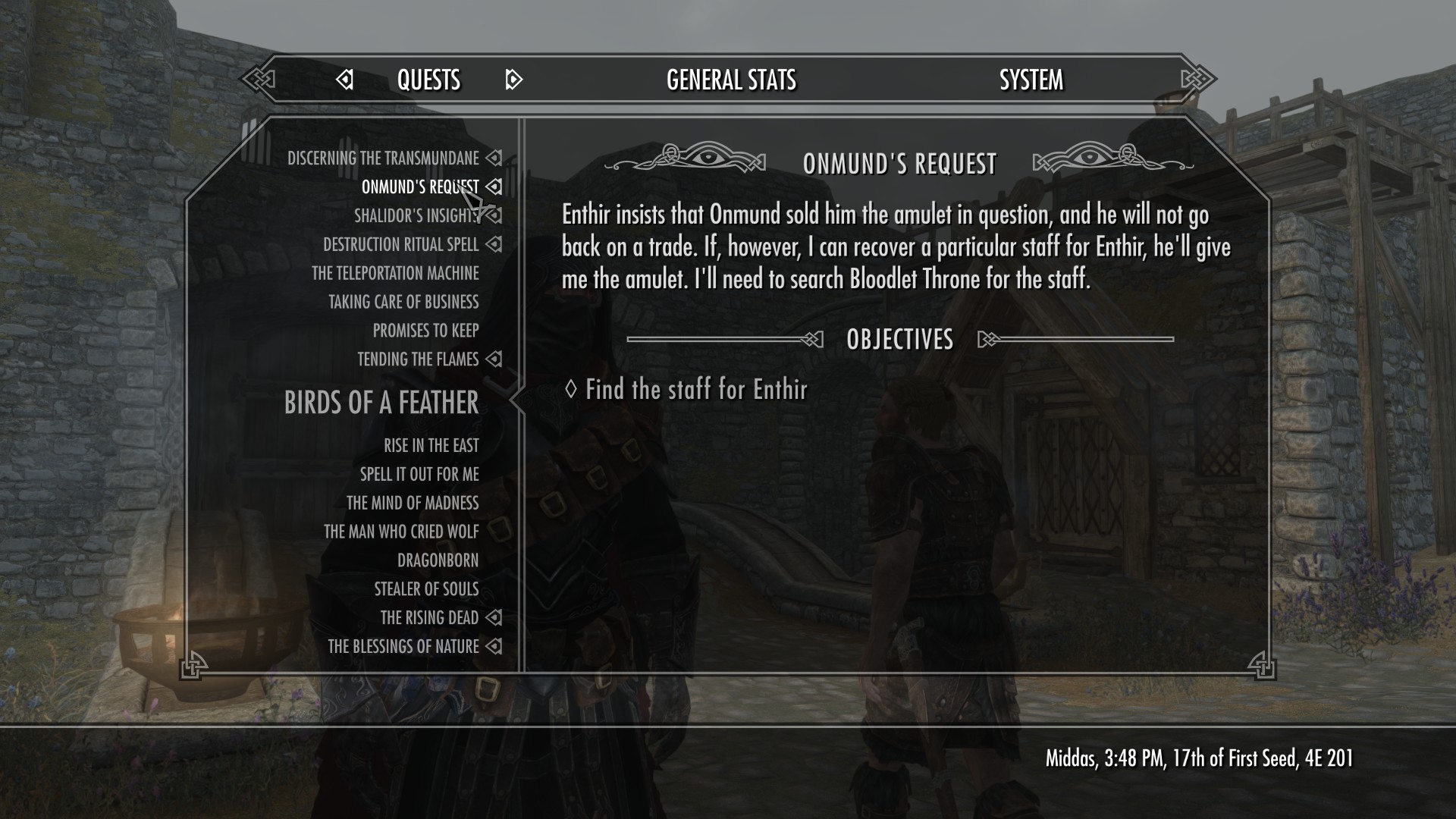The image size is (1456, 819).
Task: Choose Onmund's Request in quest list
Action: coord(419,187)
